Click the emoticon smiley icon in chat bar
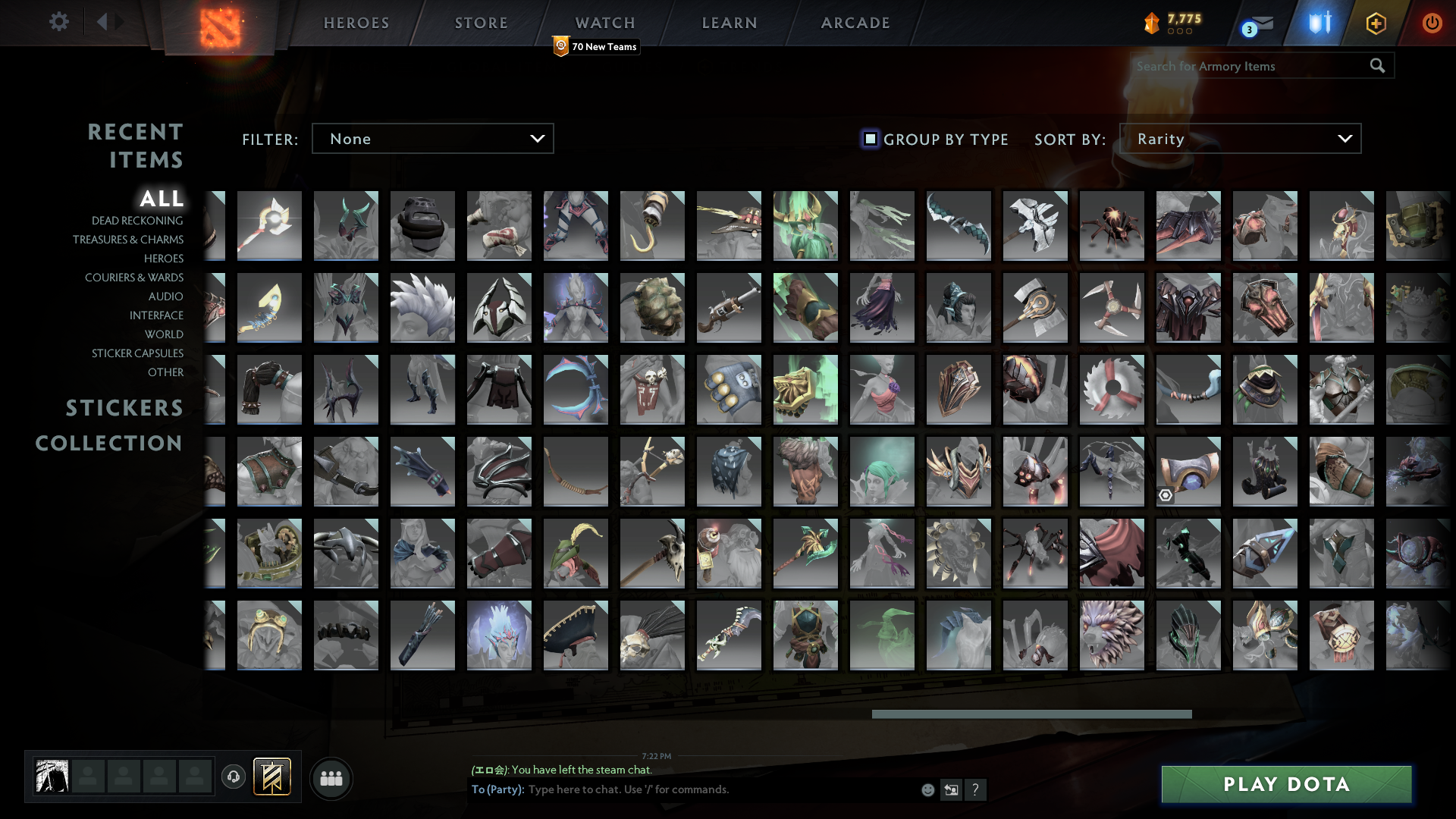Viewport: 1456px width, 819px height. (927, 789)
